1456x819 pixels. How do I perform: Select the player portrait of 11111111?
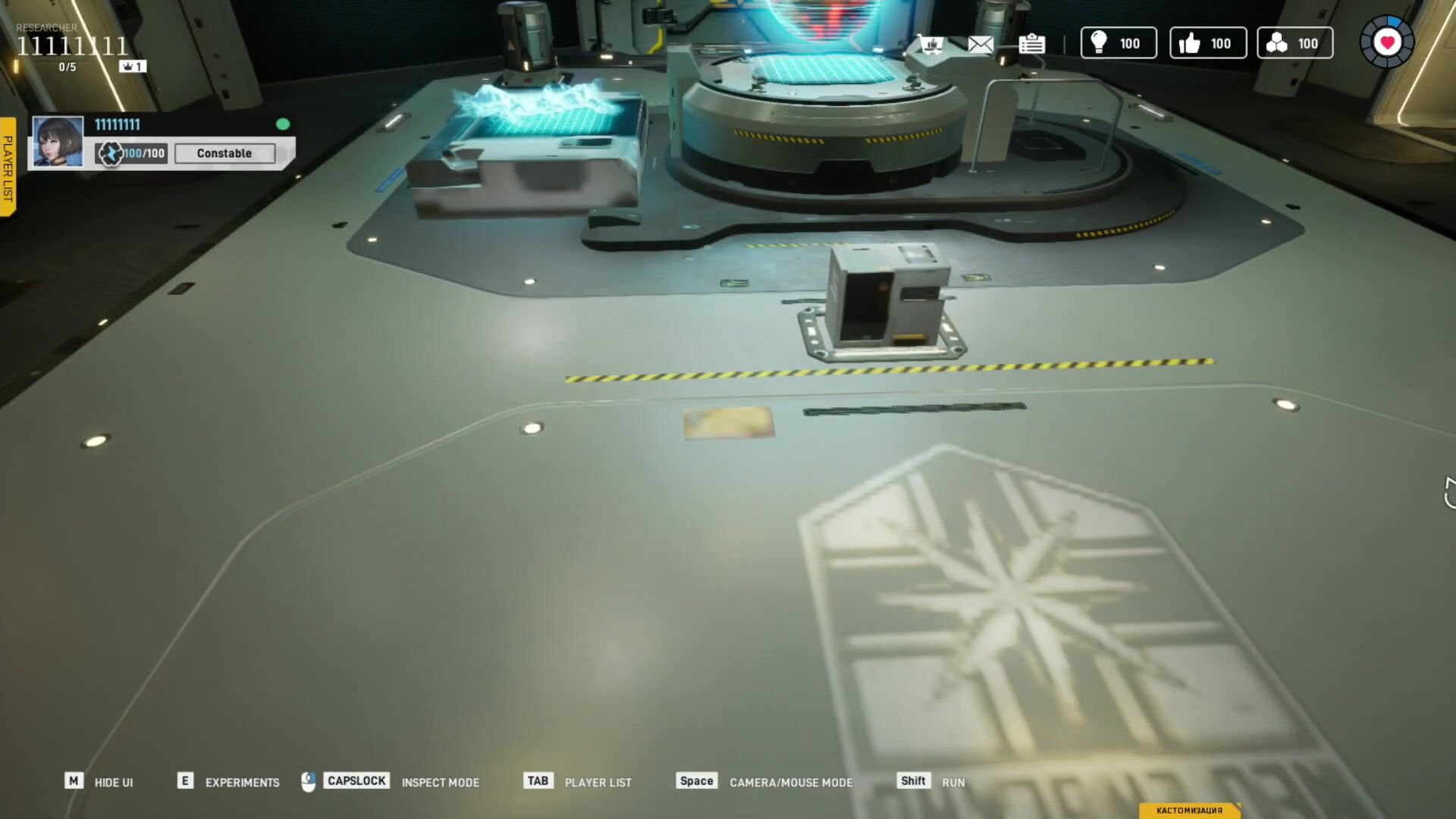[58, 142]
